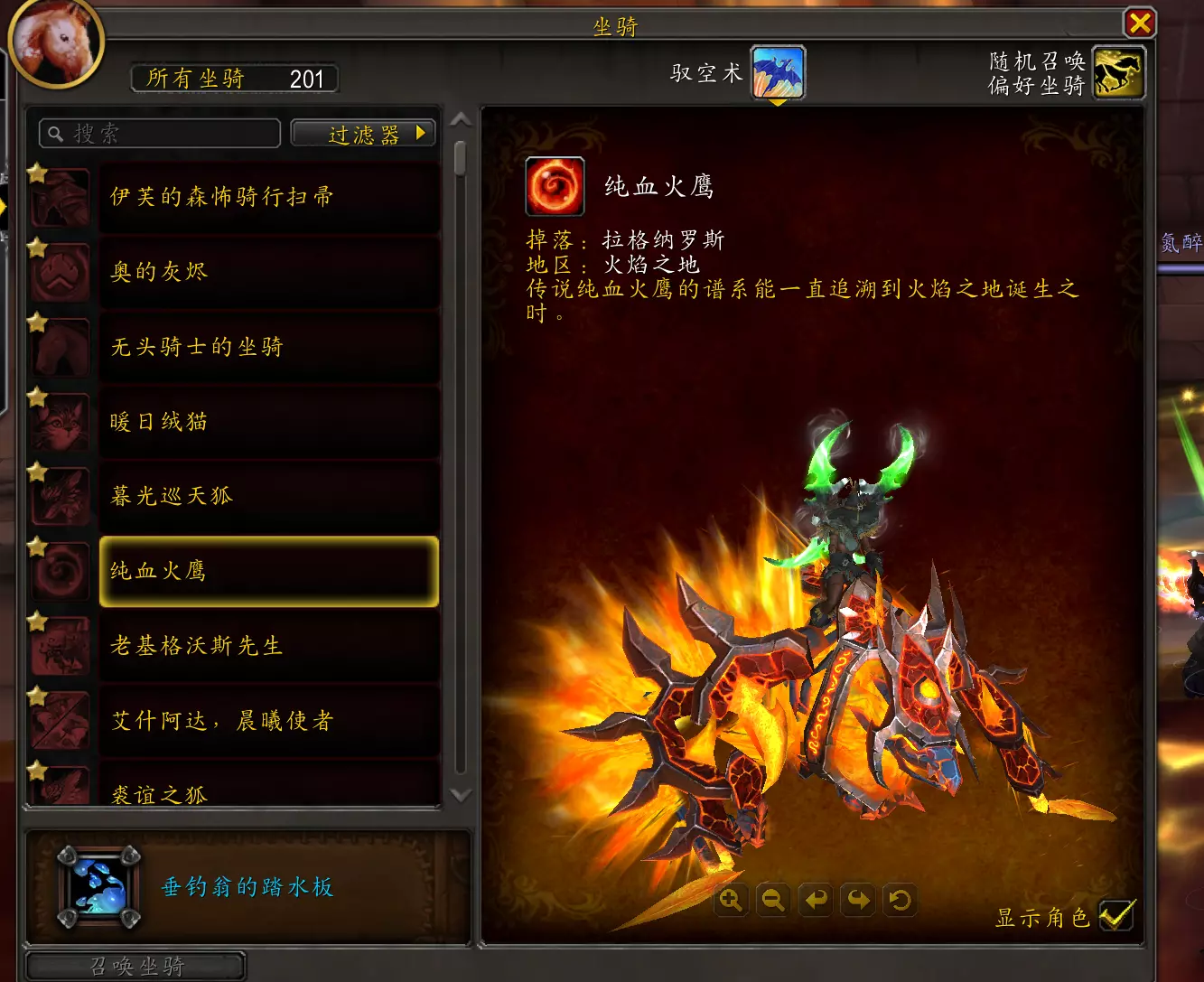The width and height of the screenshot is (1204, 982).
Task: Click the arrow to rotate mount left
Action: [x=816, y=900]
